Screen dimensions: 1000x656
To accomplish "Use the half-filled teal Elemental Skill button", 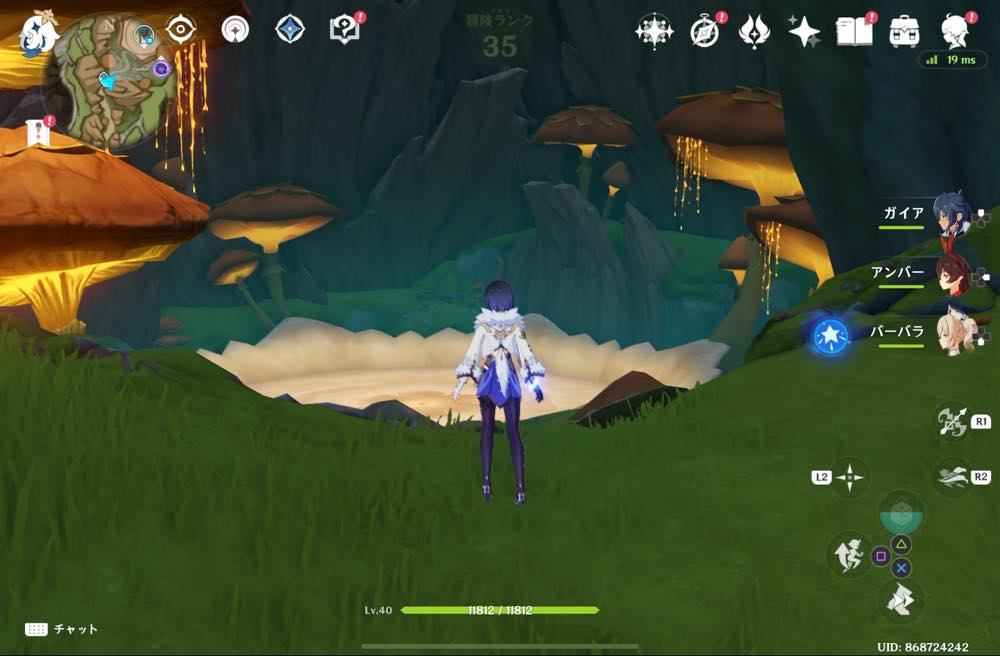I will (901, 514).
